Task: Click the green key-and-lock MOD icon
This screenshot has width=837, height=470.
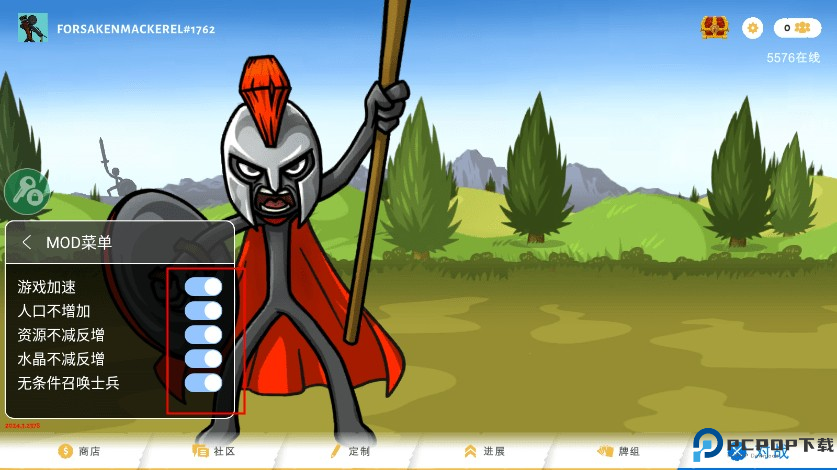Action: (27, 191)
